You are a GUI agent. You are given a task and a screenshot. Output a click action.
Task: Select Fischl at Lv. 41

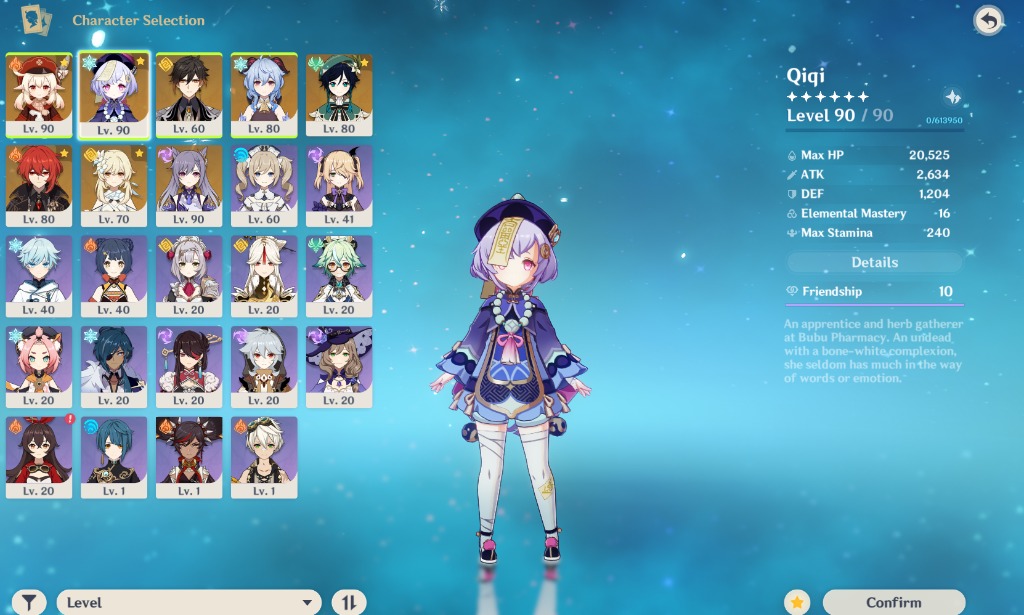point(339,185)
